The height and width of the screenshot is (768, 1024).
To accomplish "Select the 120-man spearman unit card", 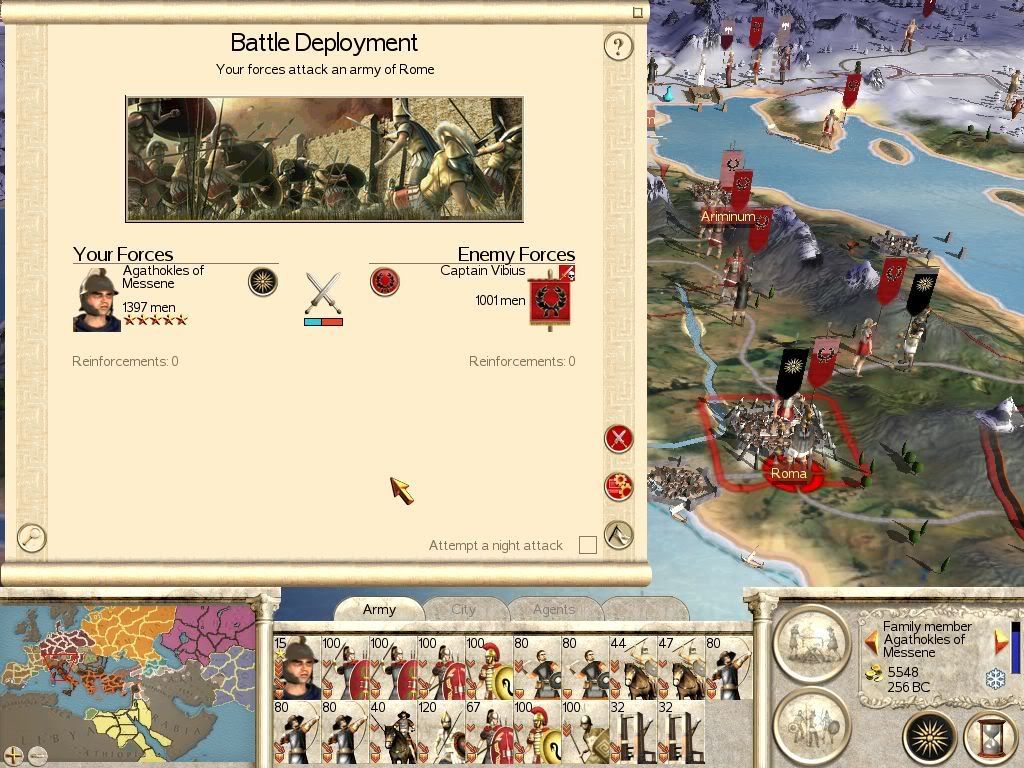I will (x=441, y=731).
